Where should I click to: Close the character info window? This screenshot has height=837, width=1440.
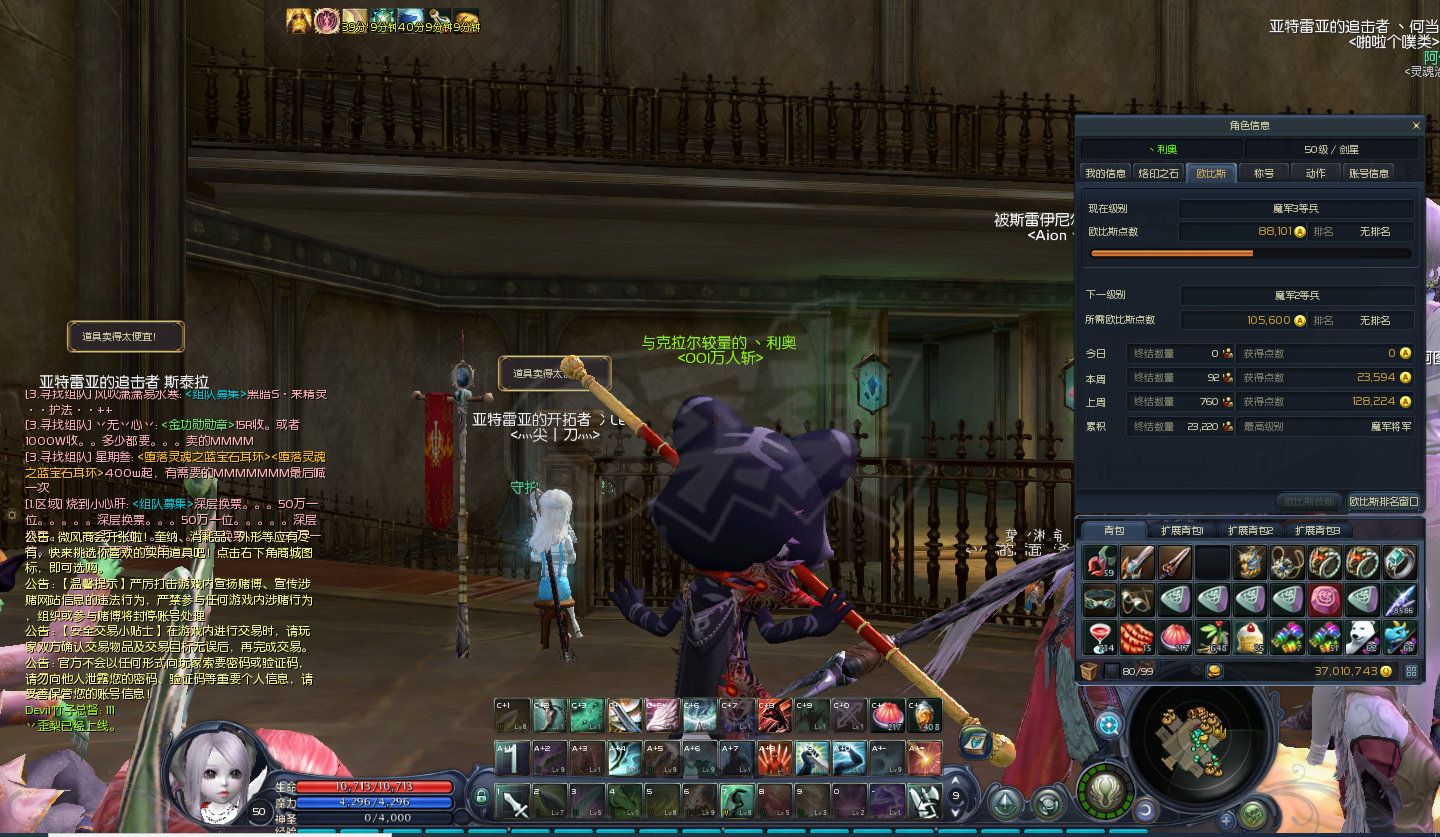[1416, 126]
